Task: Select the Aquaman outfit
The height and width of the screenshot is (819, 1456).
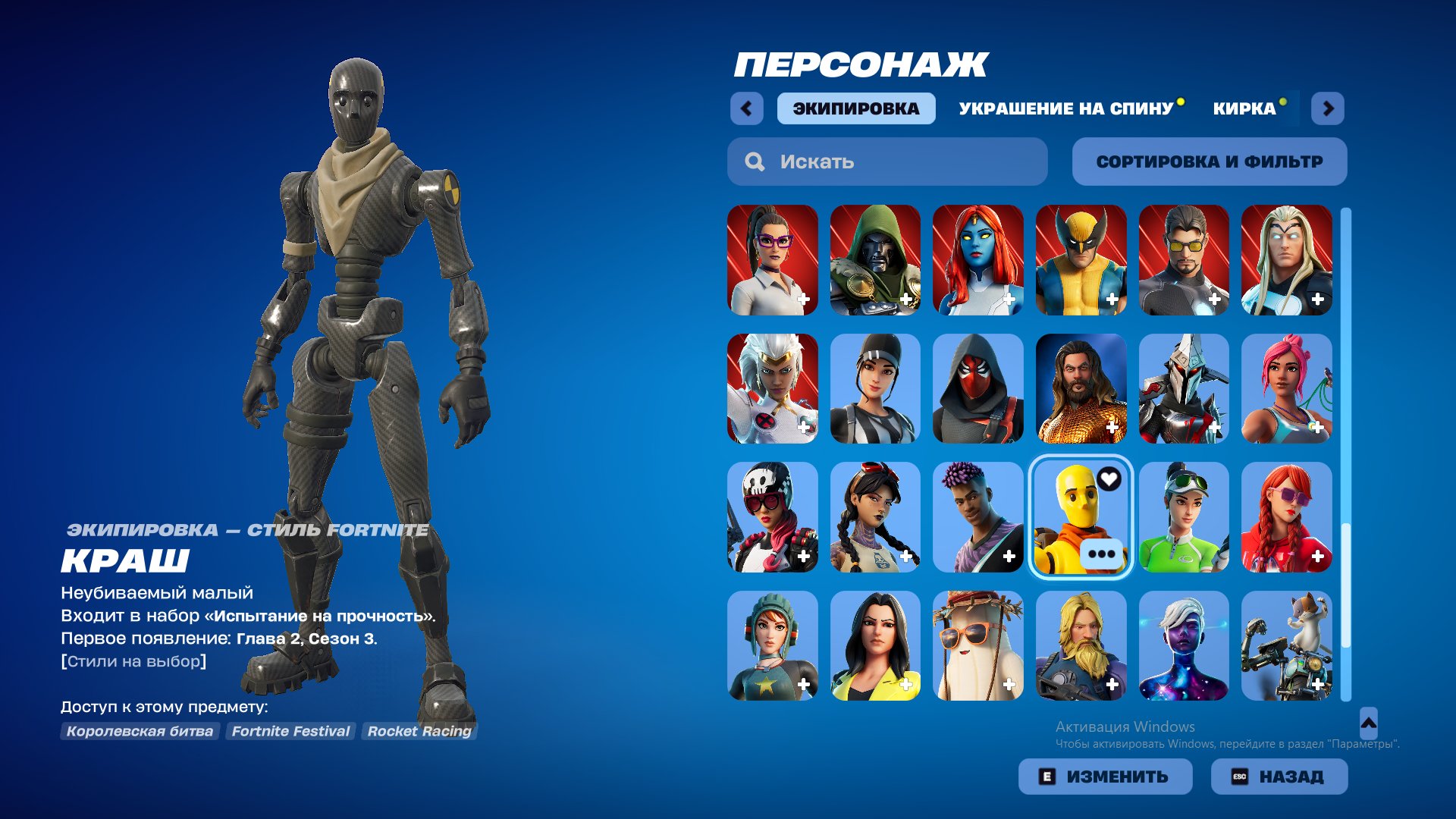Action: click(x=1081, y=389)
